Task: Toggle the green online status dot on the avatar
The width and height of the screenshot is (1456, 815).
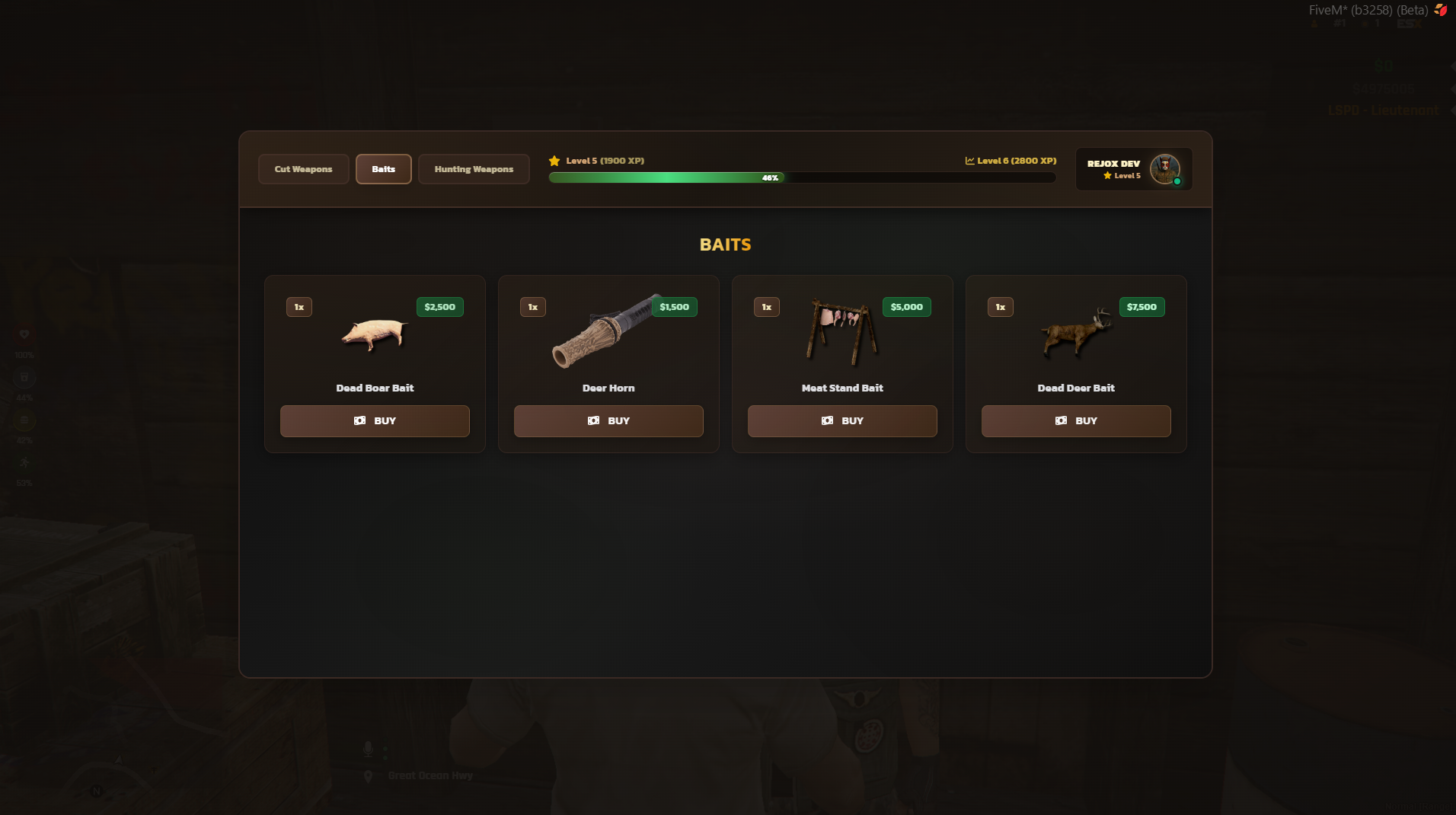Action: coord(1177,181)
